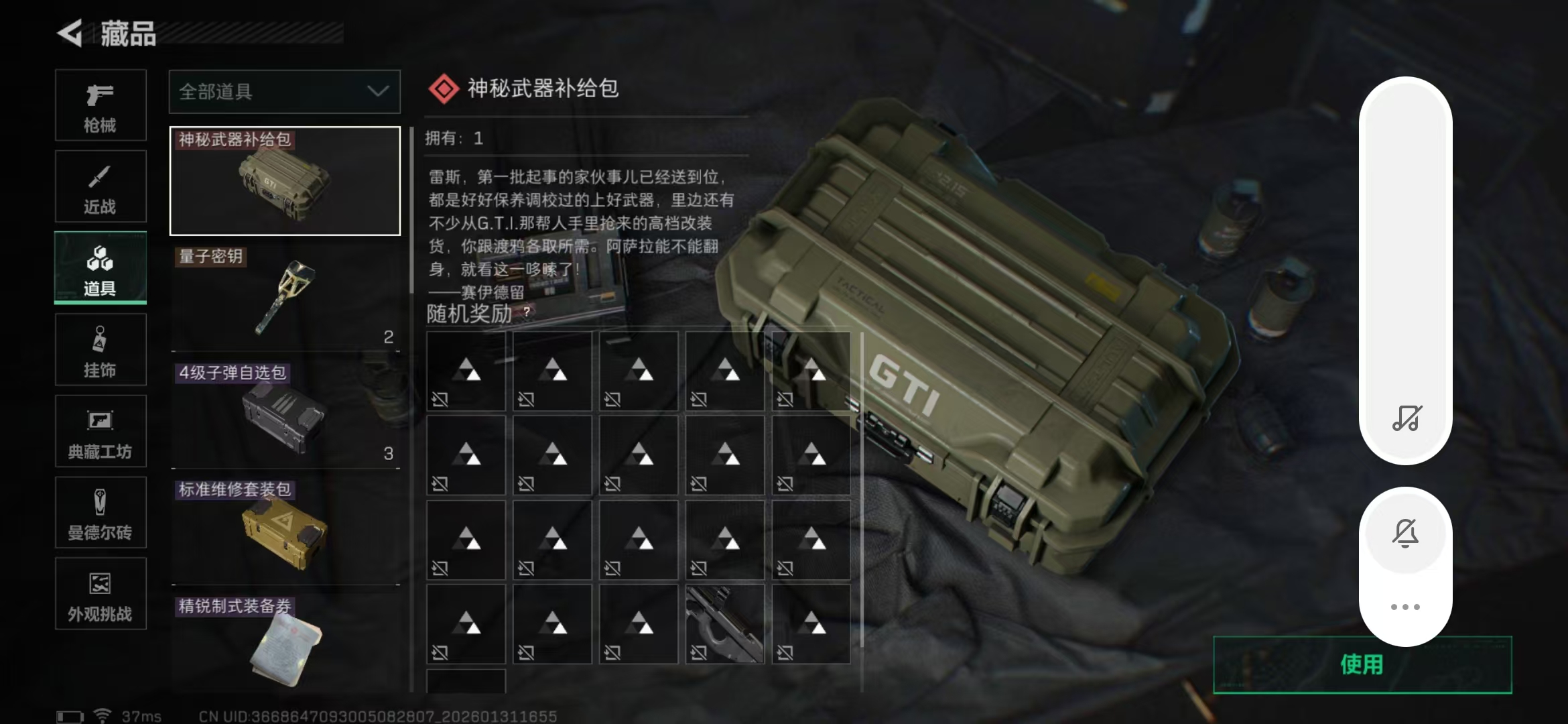Open the 挂饰 charms category
1568x724 pixels.
(x=101, y=349)
